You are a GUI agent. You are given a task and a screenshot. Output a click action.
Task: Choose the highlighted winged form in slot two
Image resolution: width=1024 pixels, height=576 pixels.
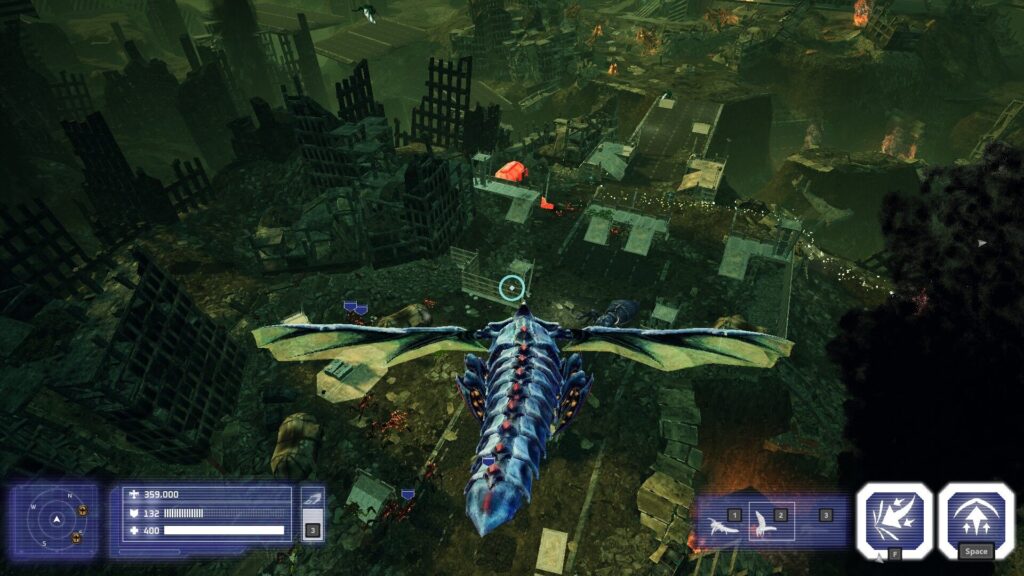[771, 521]
